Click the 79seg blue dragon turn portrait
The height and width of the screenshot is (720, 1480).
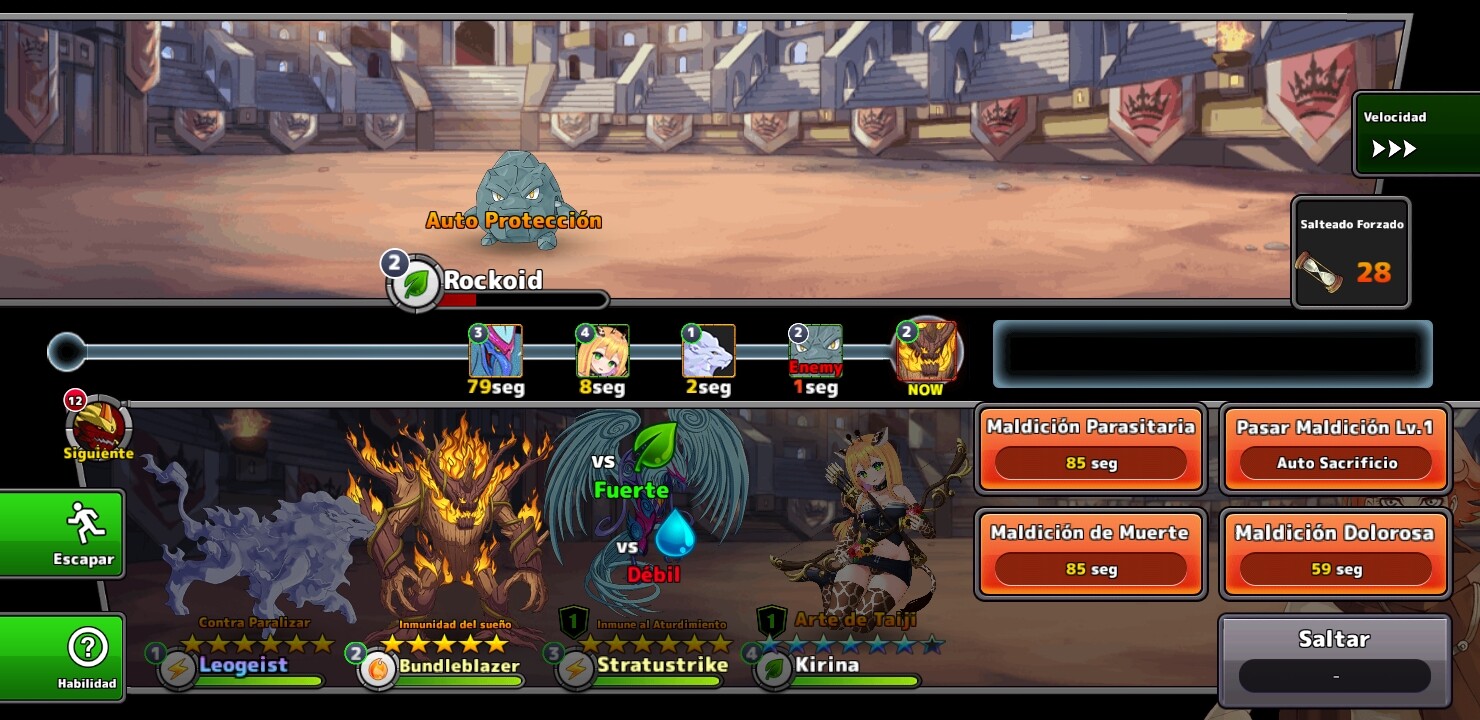[496, 351]
